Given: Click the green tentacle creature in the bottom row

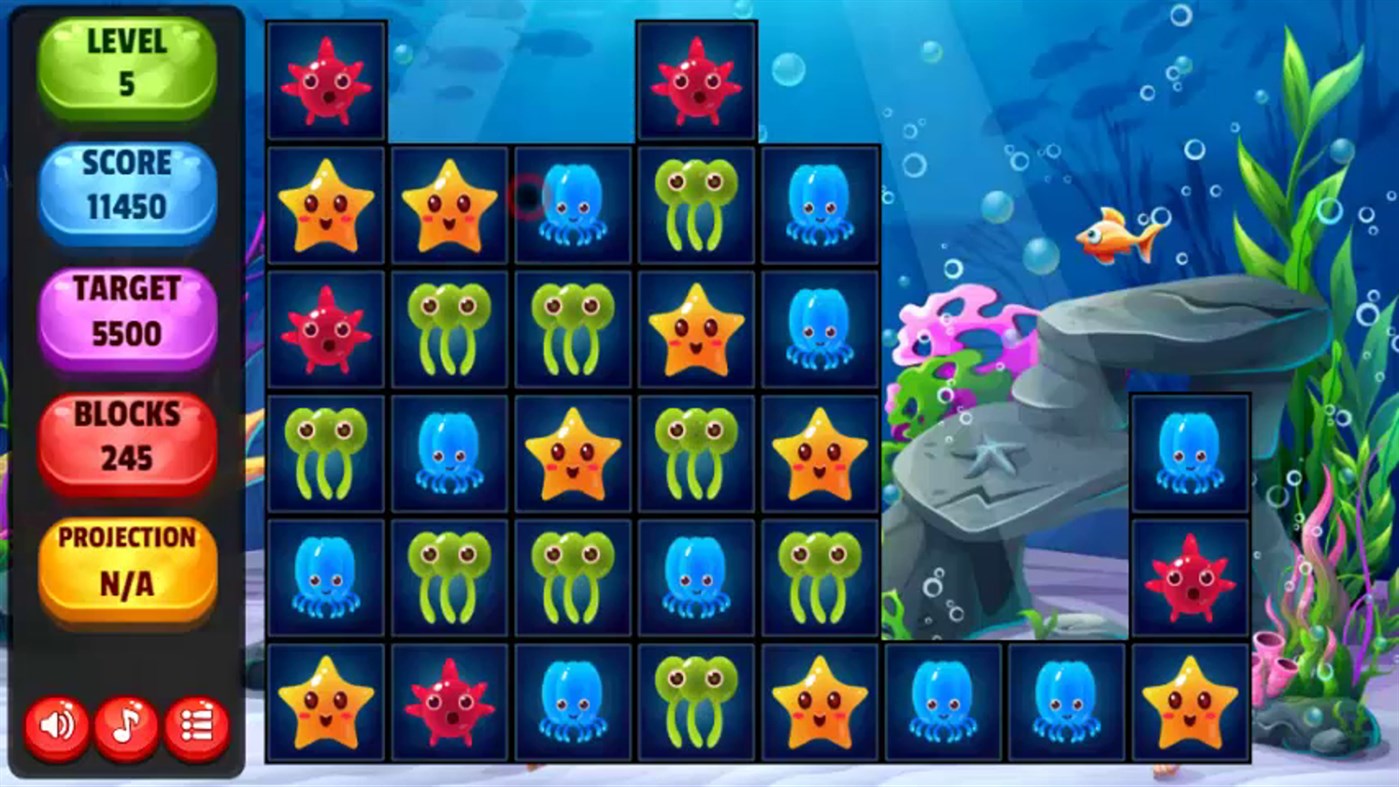Looking at the screenshot, I should coord(697,700).
